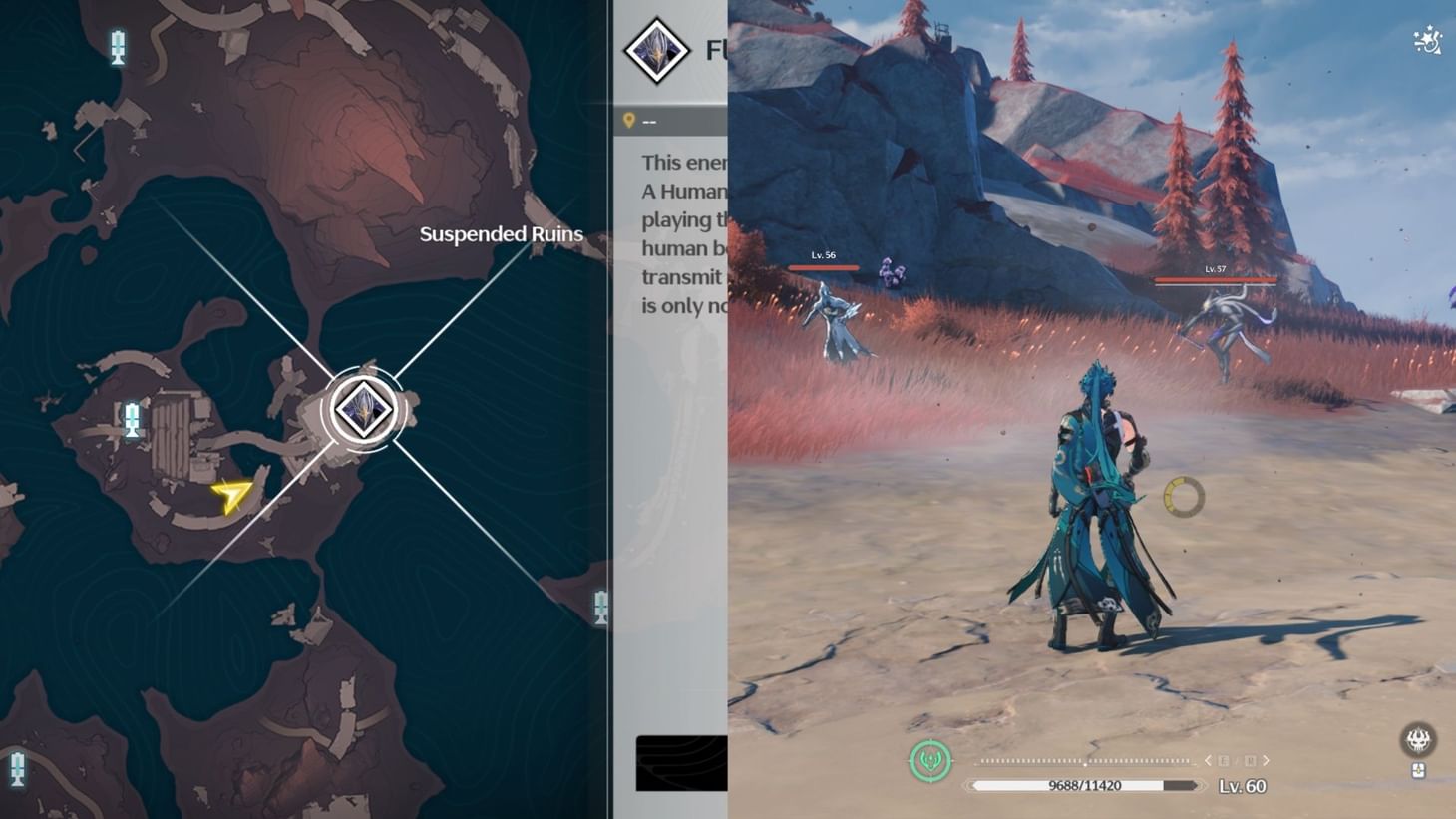Image resolution: width=1456 pixels, height=819 pixels.
Task: Click the right chevron after the R indicator
Action: [x=1268, y=760]
